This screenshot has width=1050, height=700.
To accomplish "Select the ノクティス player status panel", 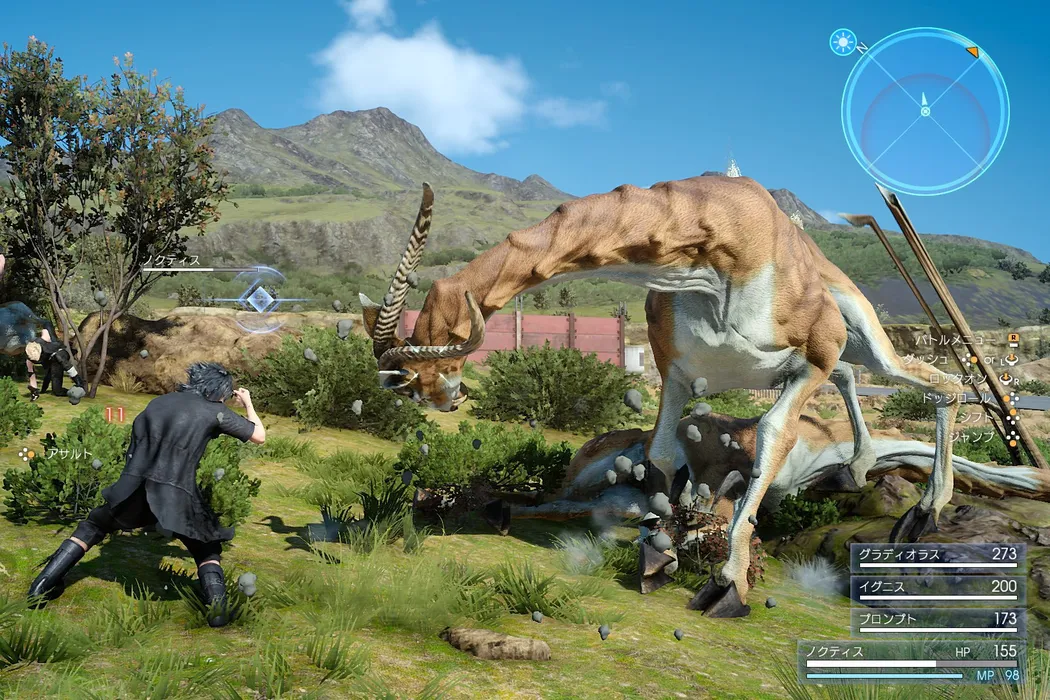I will pyautogui.click(x=911, y=661).
